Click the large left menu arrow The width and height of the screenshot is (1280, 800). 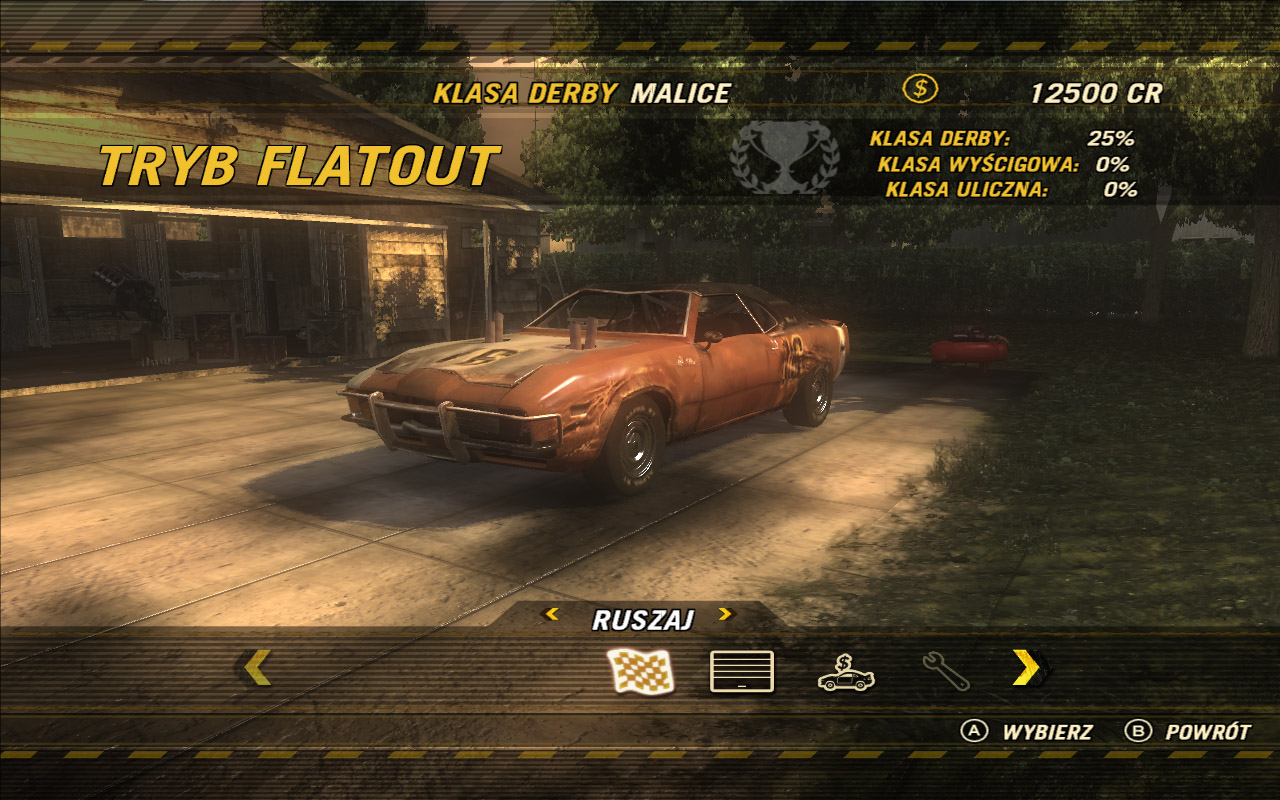point(257,668)
